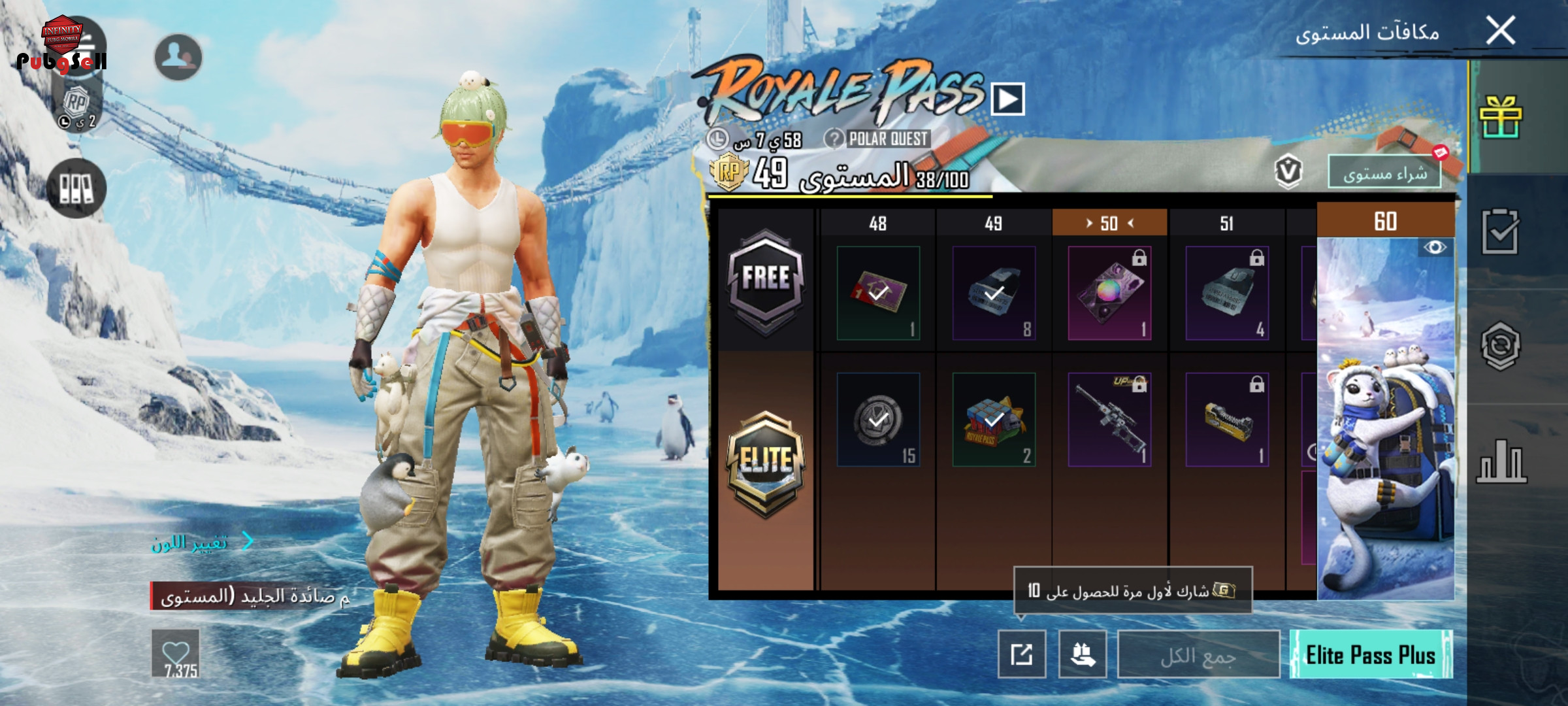Switch to the gift rewards tab
The height and width of the screenshot is (706, 1568).
(1500, 118)
